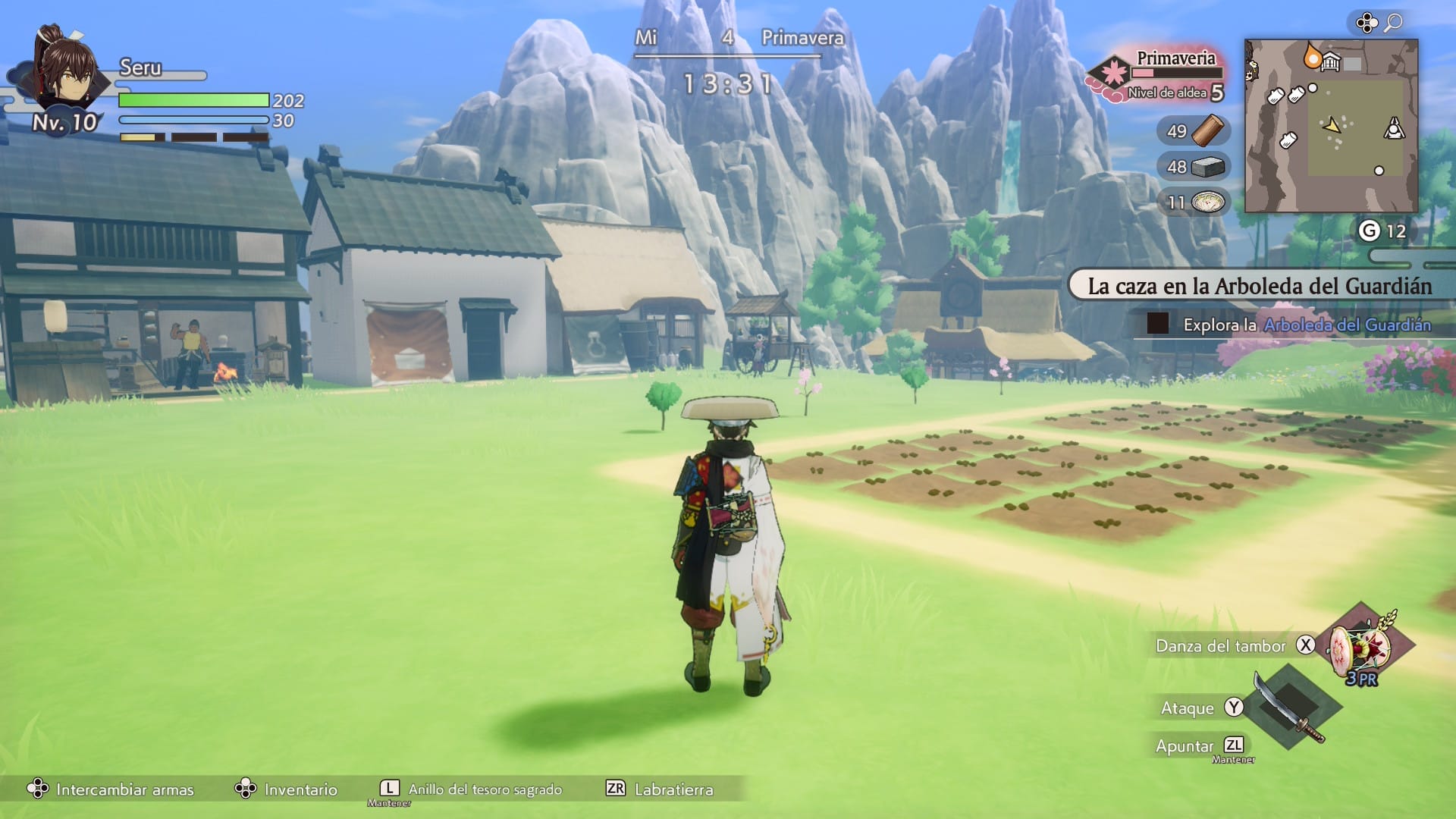1456x819 pixels.
Task: Click the Nivel de aldea progress bar
Action: click(1177, 72)
